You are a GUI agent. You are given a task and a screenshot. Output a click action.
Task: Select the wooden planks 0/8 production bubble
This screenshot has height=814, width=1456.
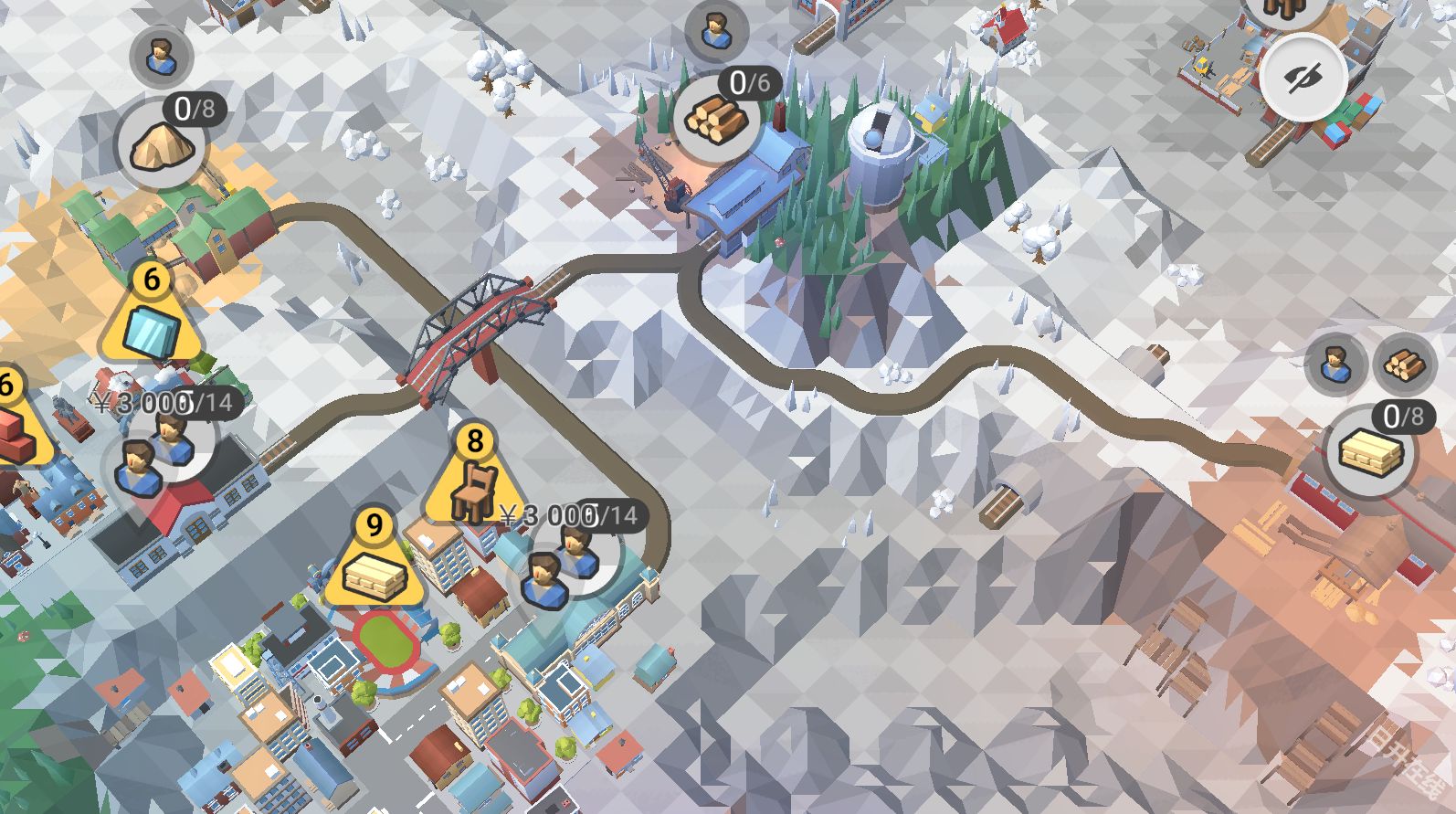click(x=1370, y=451)
